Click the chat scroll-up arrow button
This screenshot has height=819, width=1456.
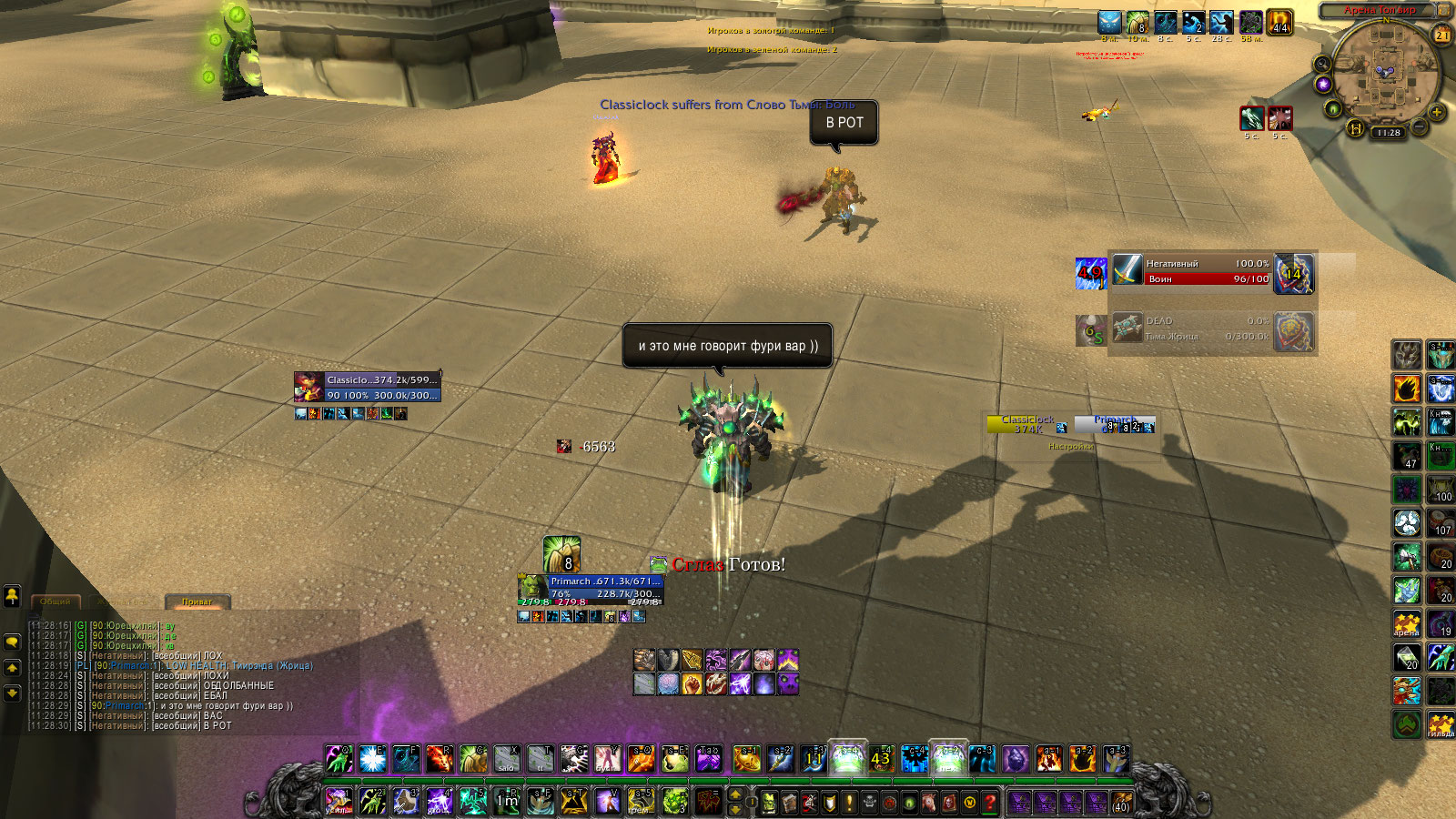(x=12, y=668)
